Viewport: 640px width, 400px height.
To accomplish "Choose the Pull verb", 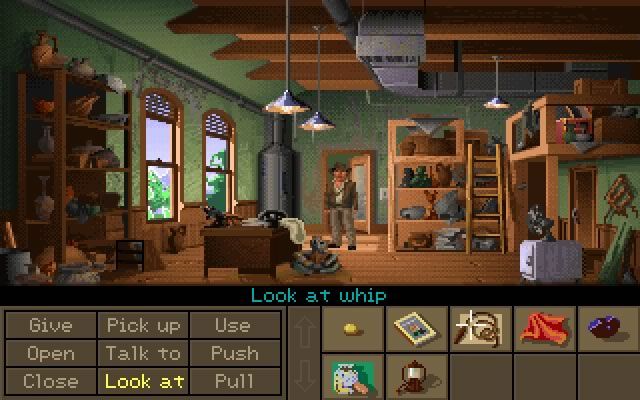I will (x=232, y=380).
